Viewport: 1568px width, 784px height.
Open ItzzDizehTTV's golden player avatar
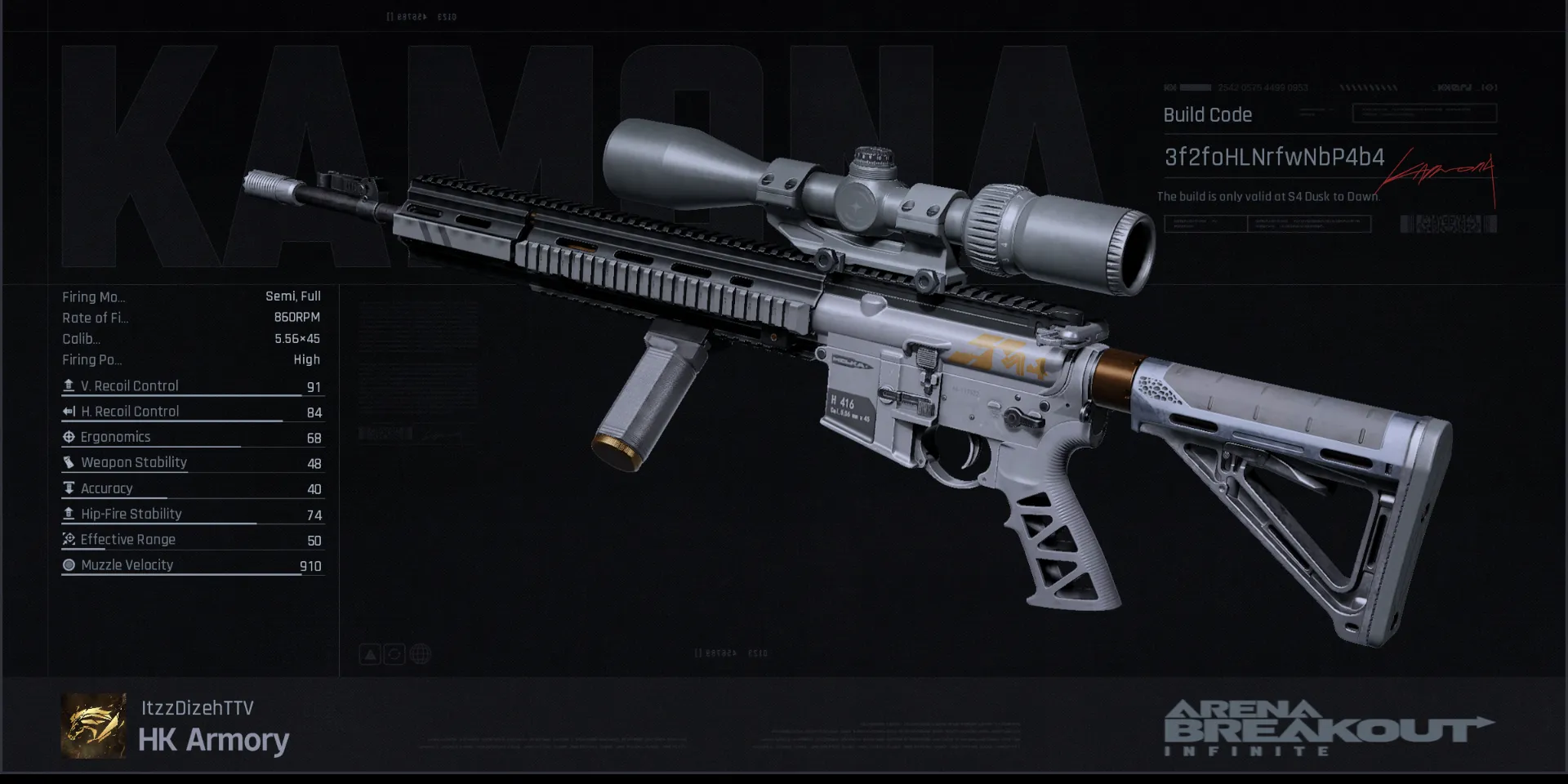tap(94, 725)
